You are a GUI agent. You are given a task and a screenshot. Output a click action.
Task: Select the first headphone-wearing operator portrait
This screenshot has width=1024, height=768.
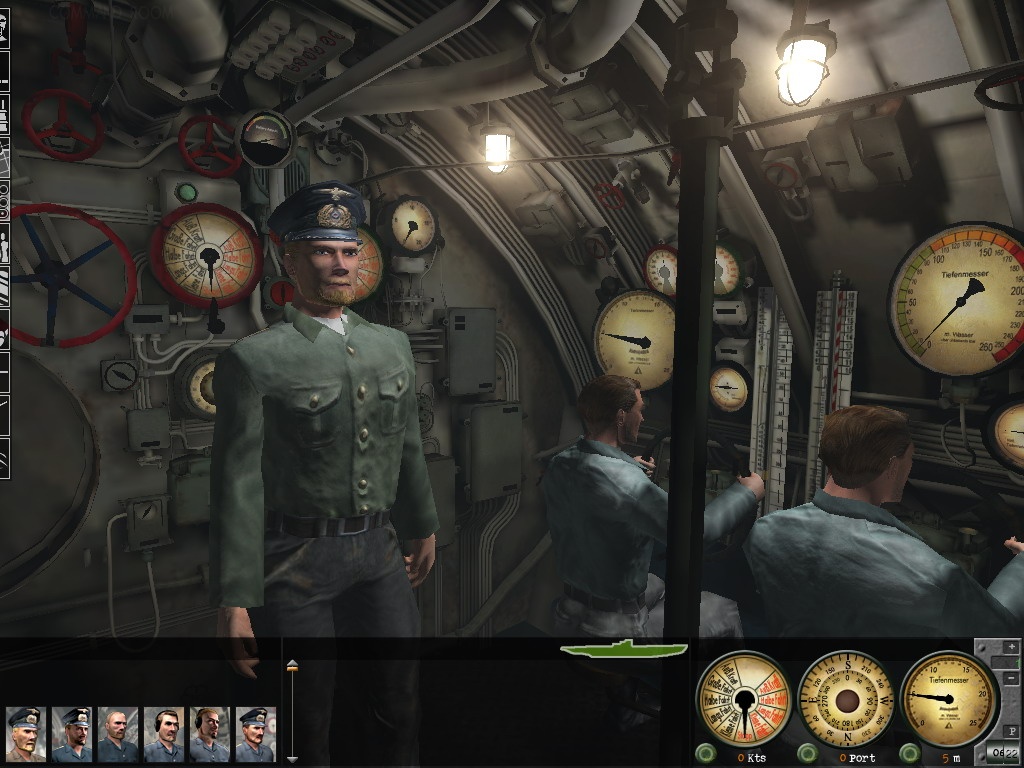163,734
